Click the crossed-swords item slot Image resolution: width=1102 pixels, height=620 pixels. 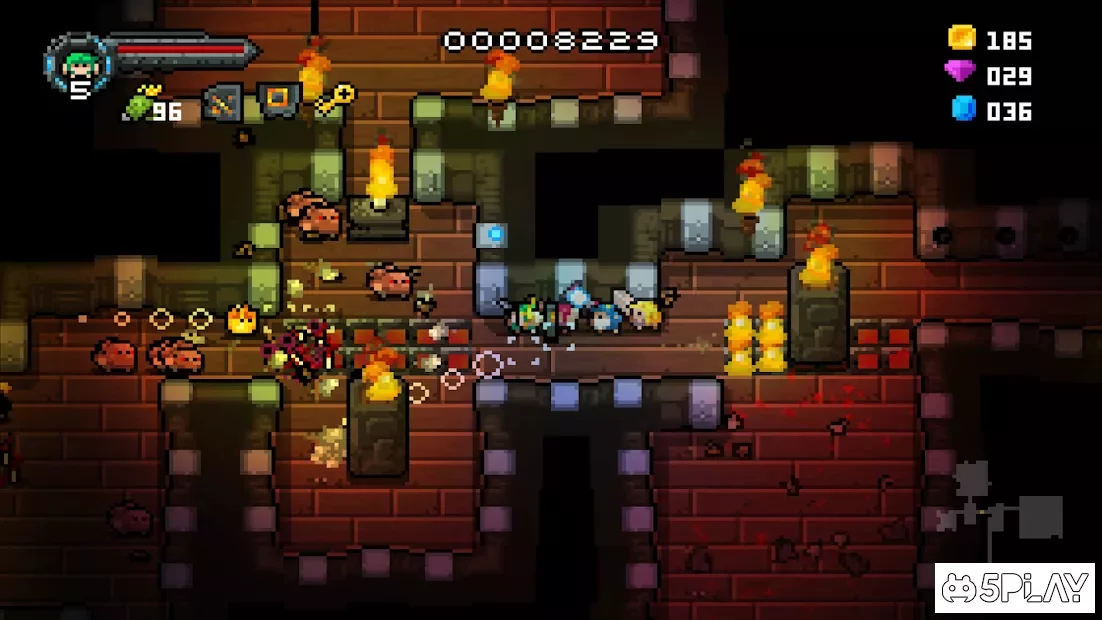point(222,102)
